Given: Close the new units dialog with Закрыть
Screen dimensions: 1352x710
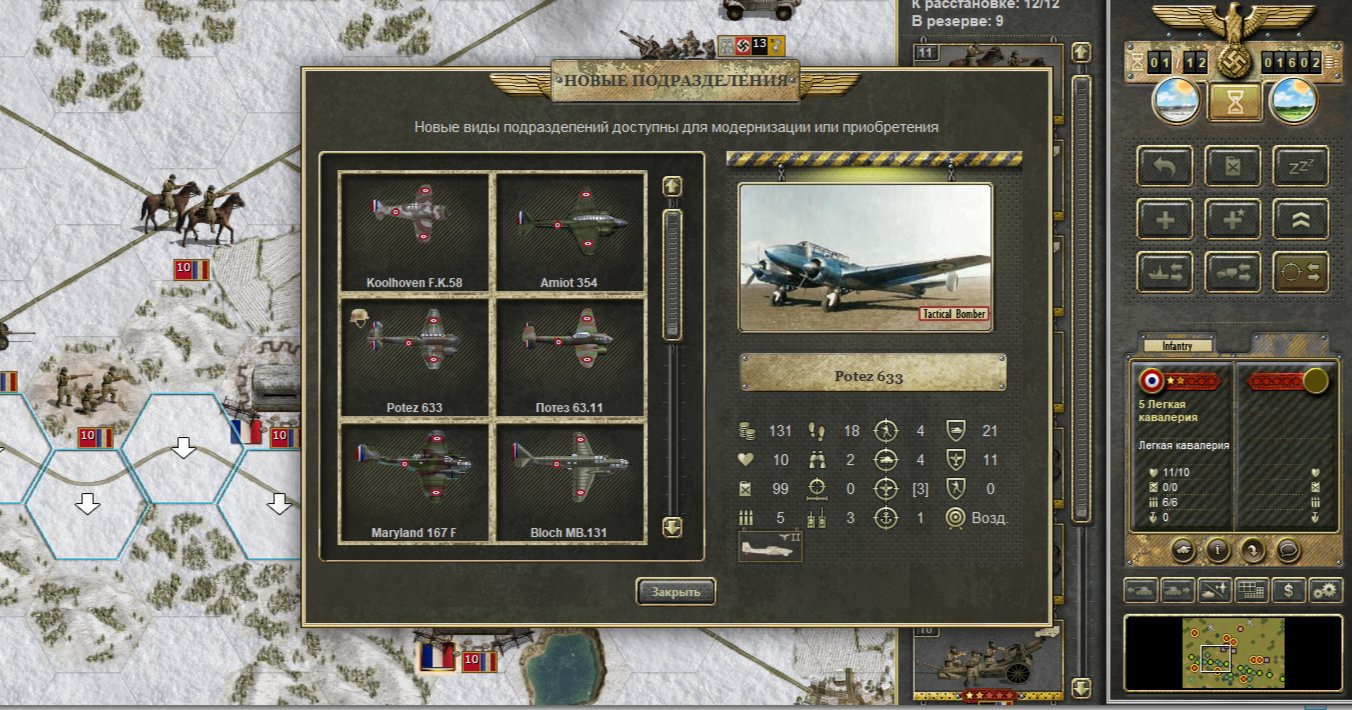Looking at the screenshot, I should [x=676, y=591].
